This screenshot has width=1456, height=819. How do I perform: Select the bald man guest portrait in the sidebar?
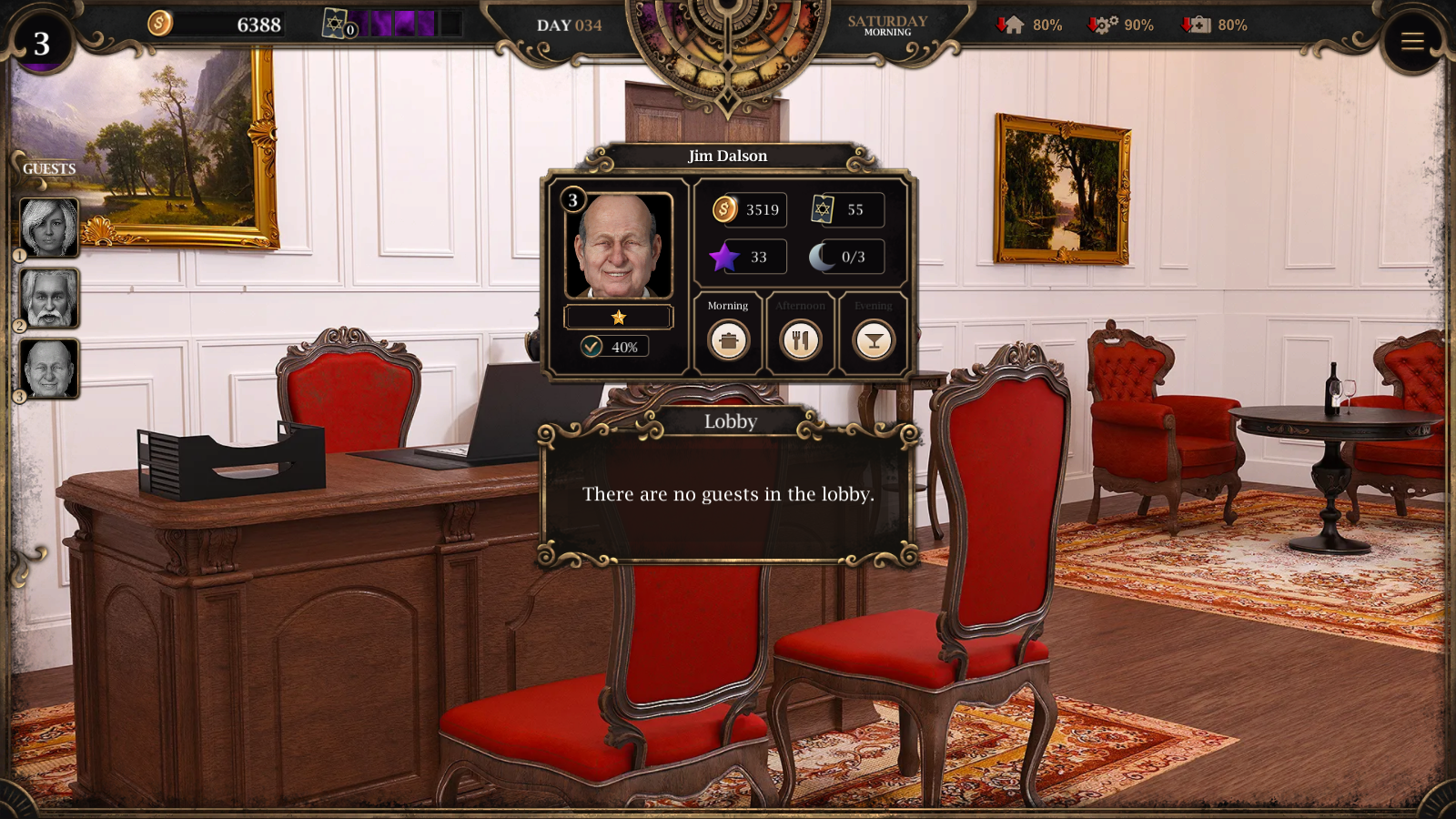click(x=49, y=369)
